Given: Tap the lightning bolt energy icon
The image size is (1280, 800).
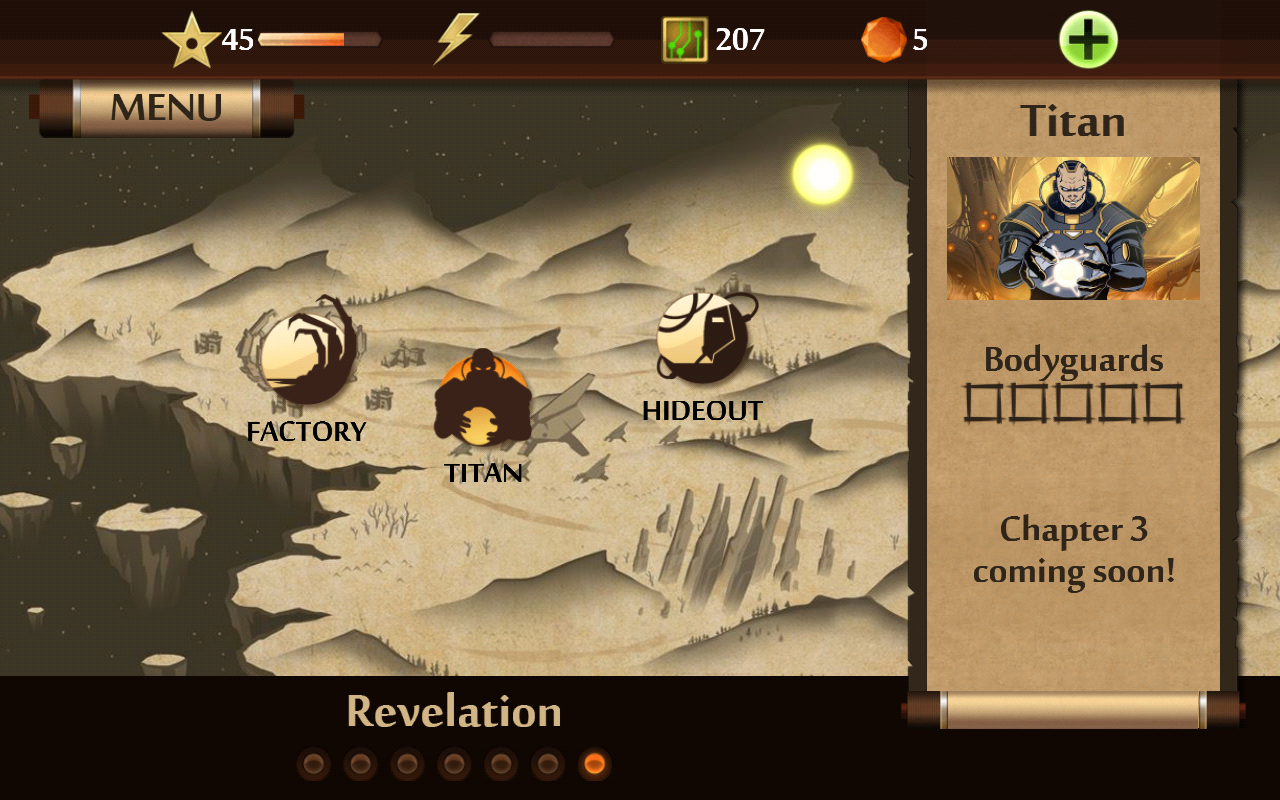Looking at the screenshot, I should pos(455,40).
